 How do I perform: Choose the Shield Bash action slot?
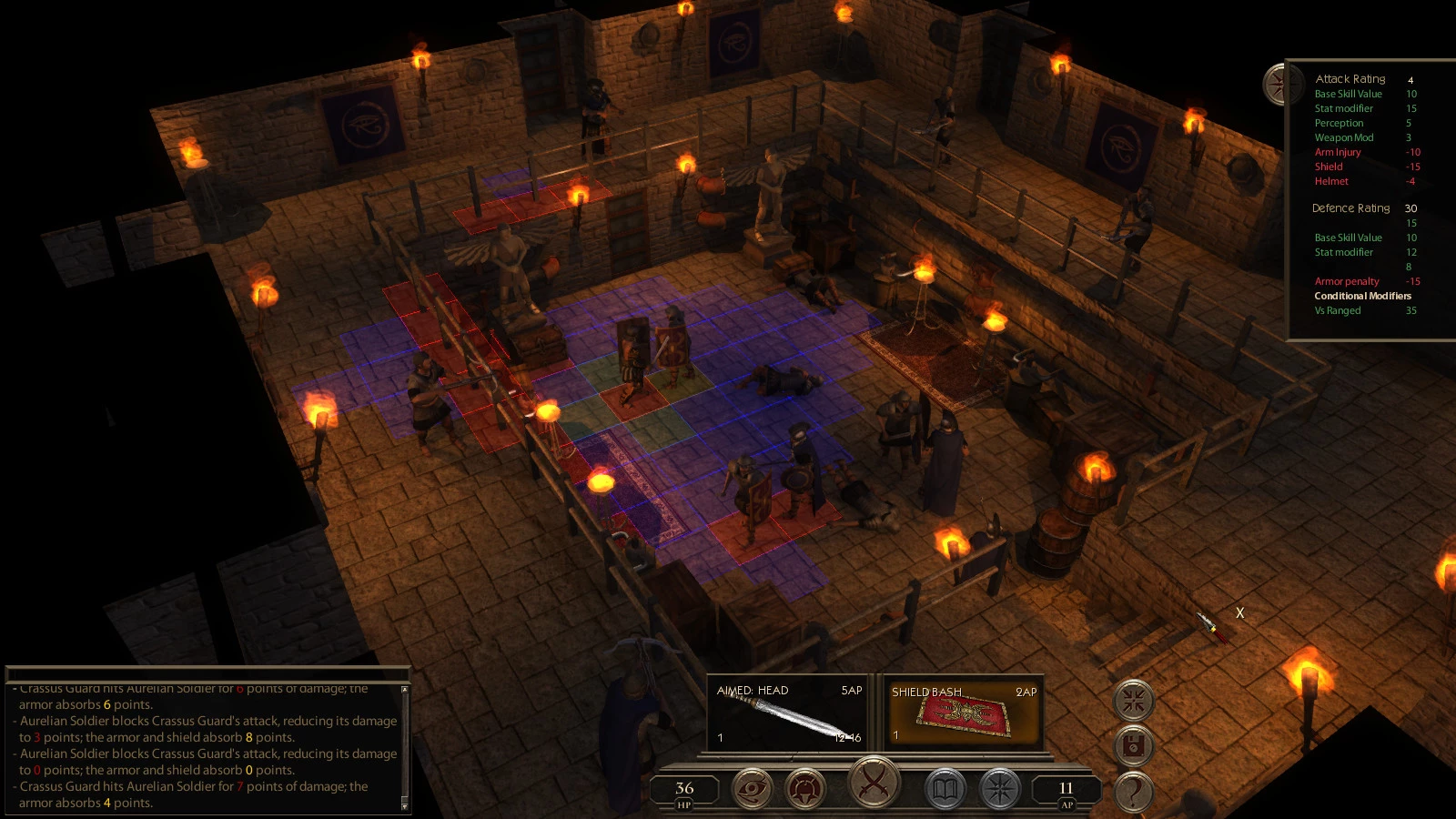pyautogui.click(x=963, y=714)
